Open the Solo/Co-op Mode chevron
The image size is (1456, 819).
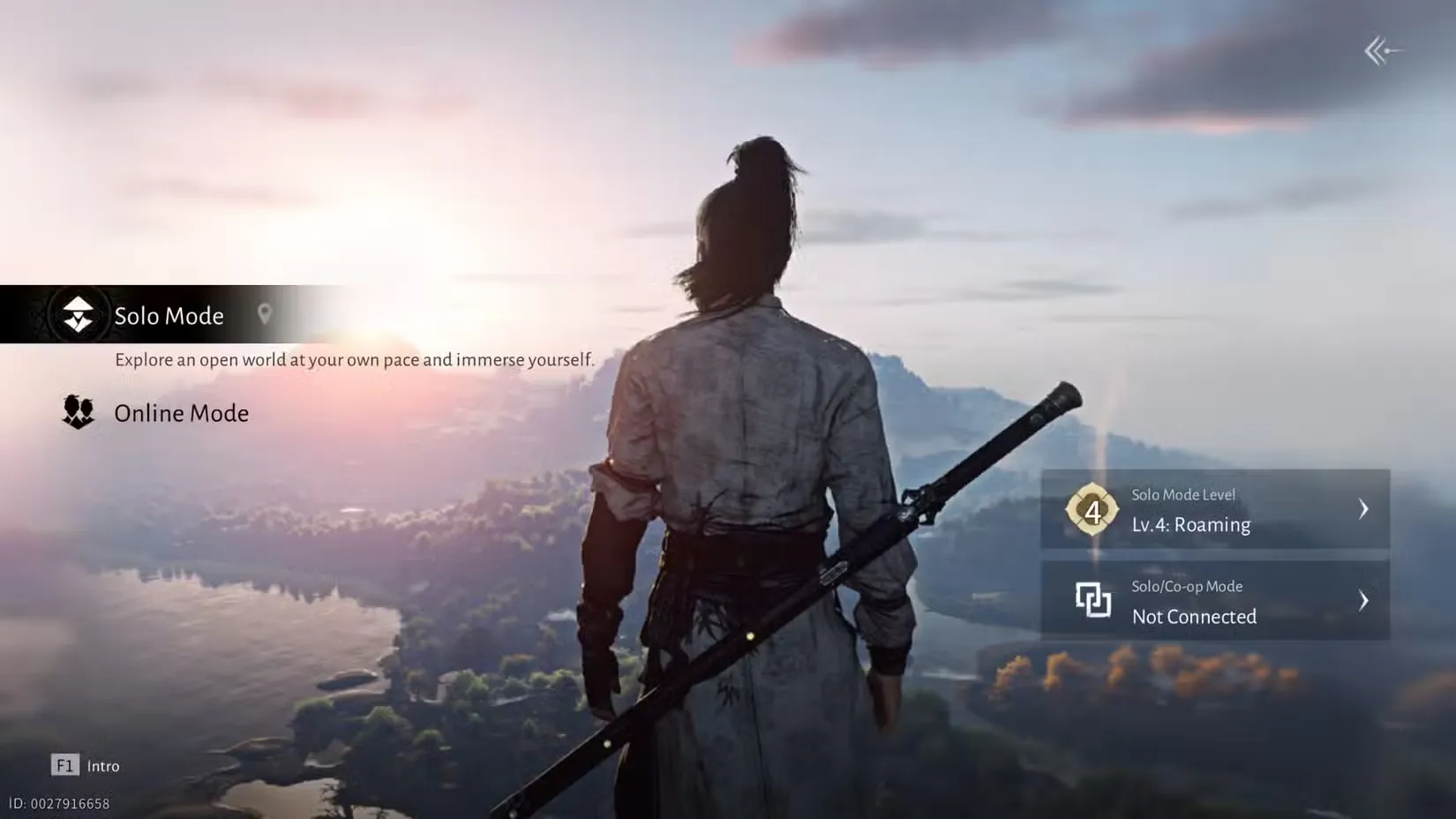point(1363,601)
